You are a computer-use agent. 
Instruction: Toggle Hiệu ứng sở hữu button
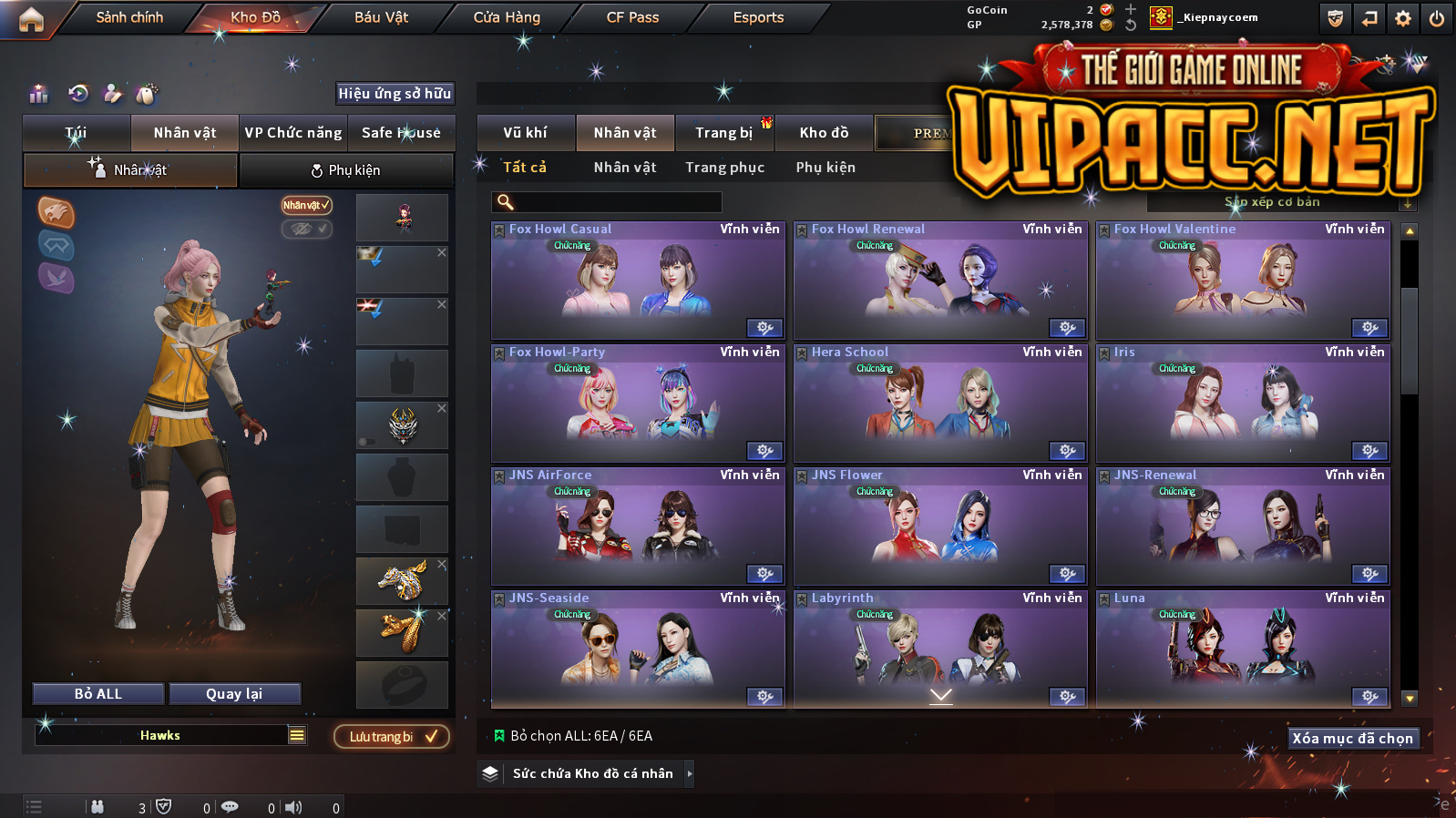(395, 93)
